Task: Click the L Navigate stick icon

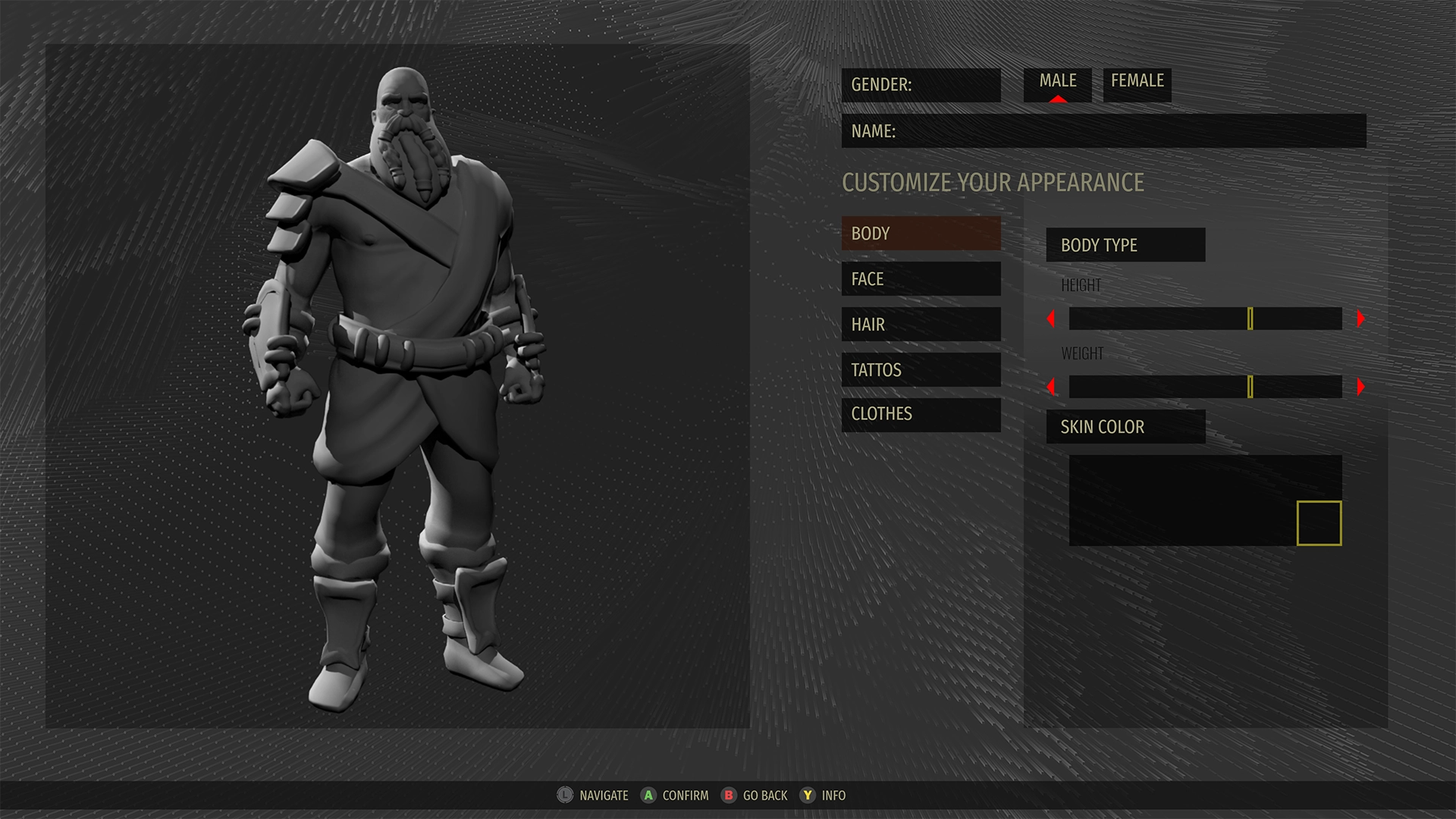Action: pos(564,795)
